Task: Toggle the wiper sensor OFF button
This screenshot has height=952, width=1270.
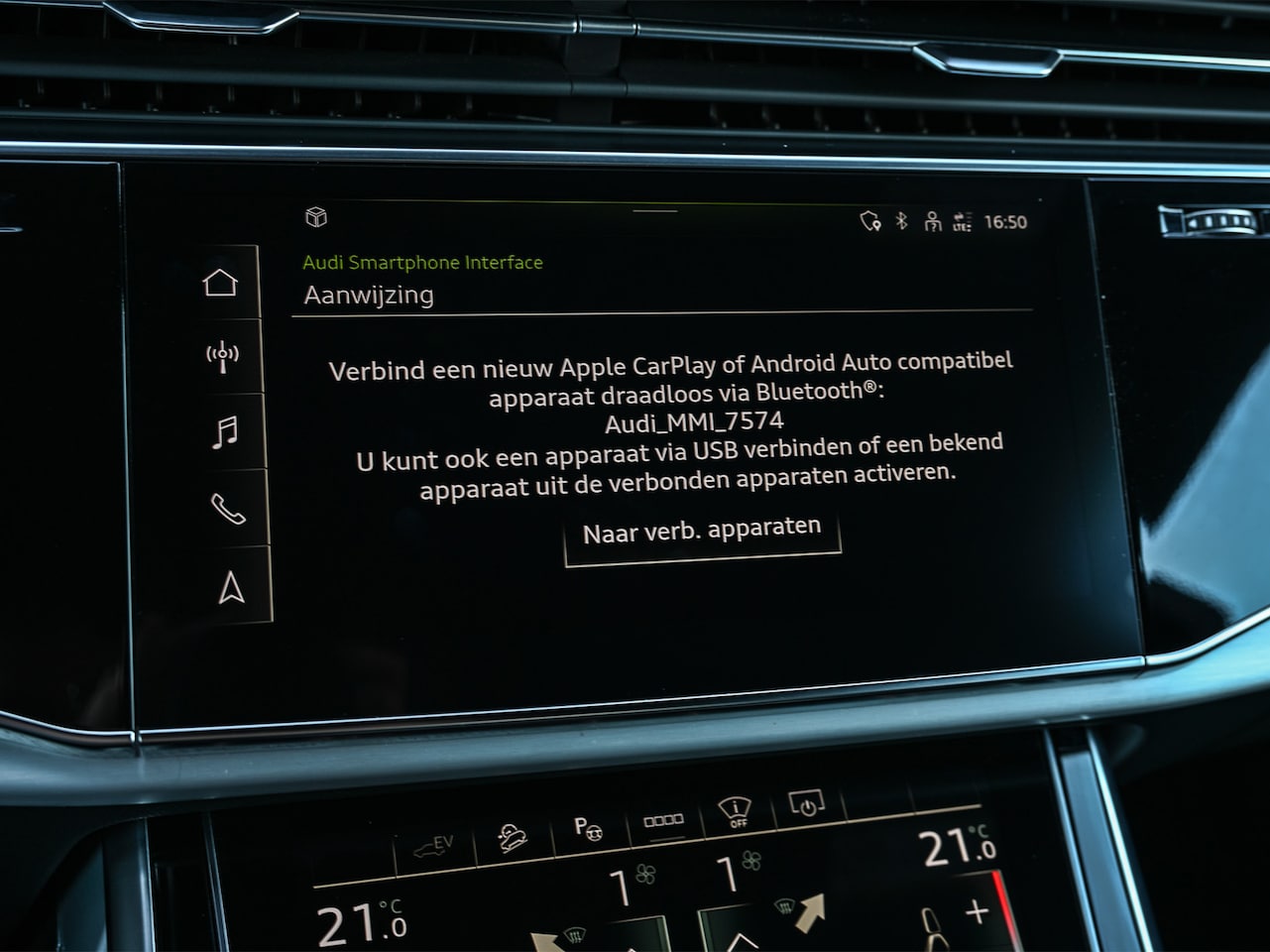Action: point(735,813)
